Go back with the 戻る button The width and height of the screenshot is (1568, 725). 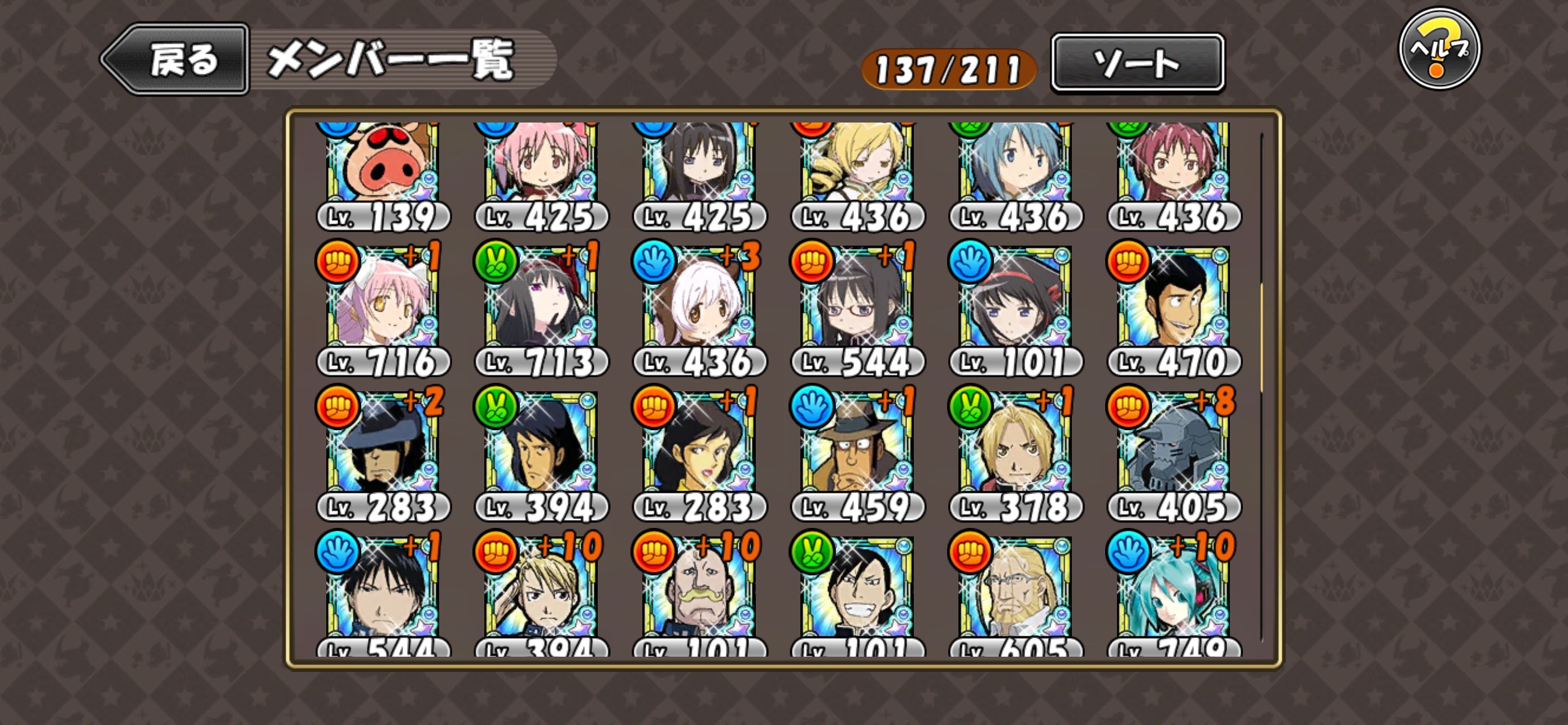click(x=177, y=60)
